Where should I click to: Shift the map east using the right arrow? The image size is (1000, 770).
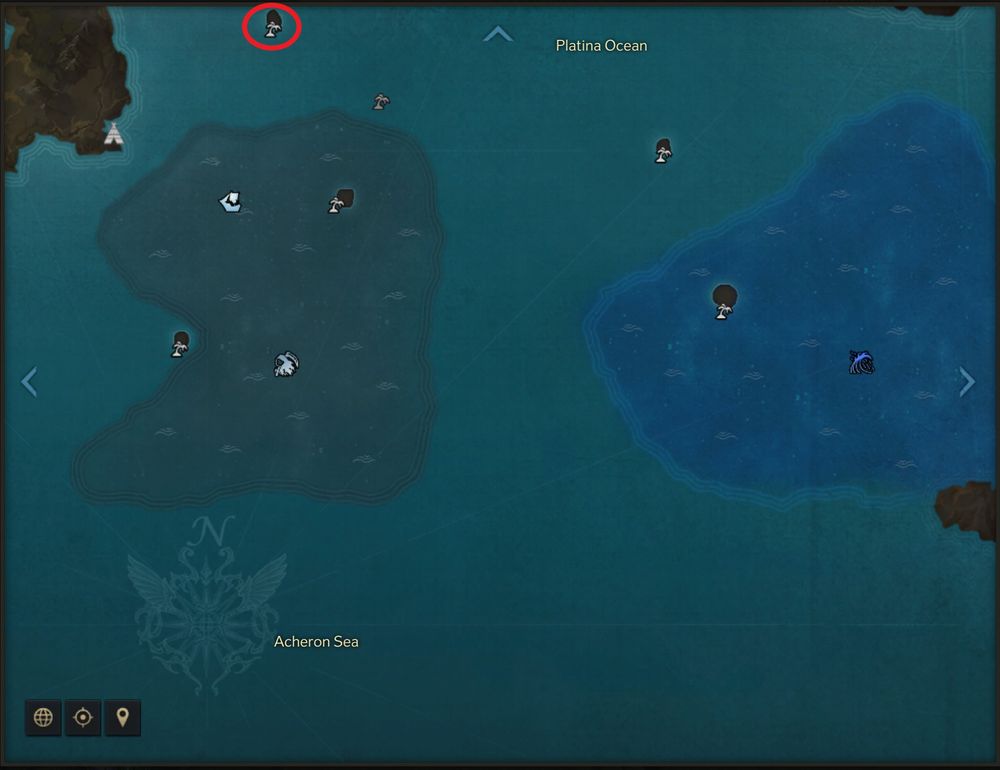click(967, 381)
